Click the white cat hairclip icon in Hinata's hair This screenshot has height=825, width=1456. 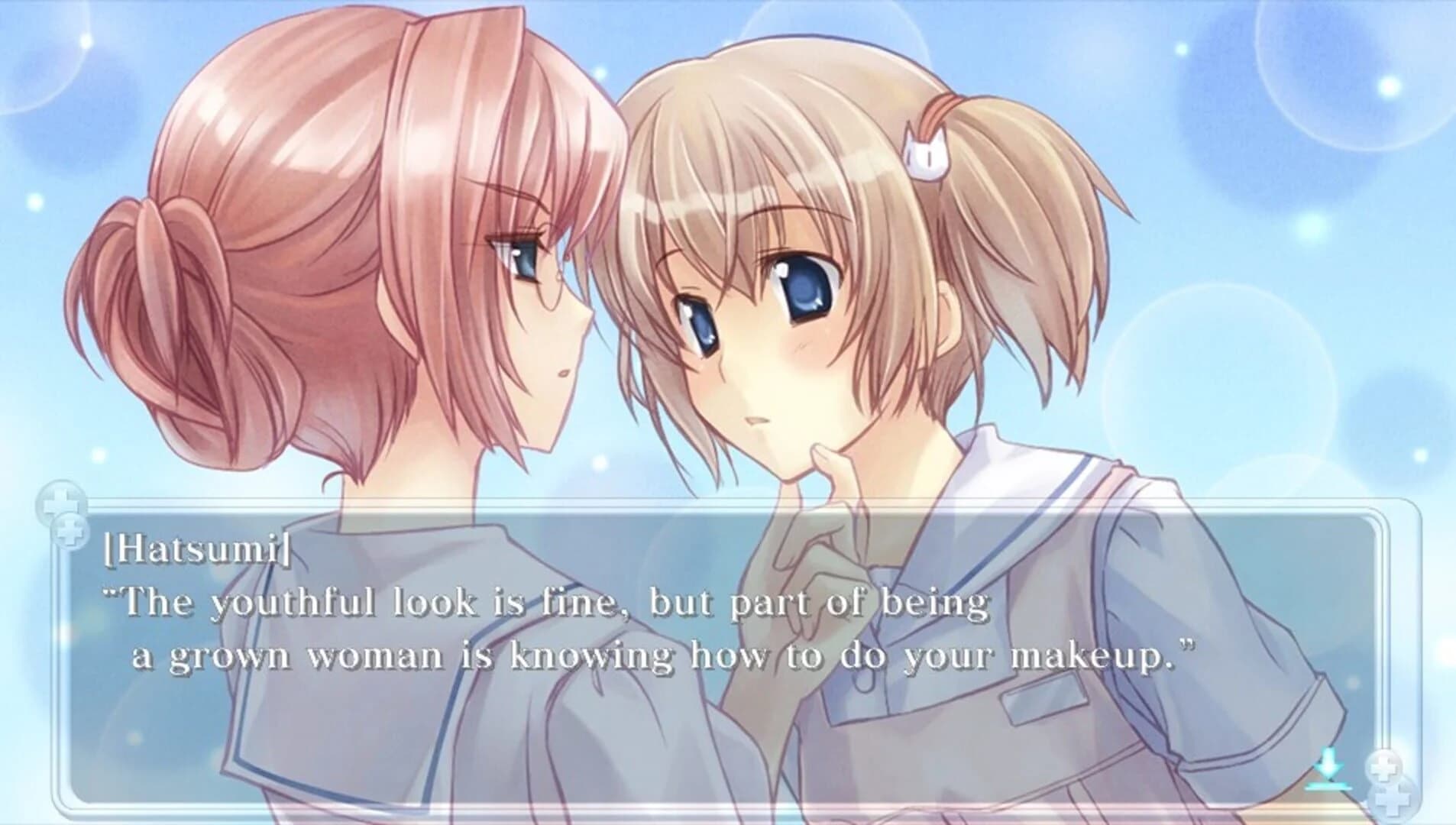coord(927,151)
